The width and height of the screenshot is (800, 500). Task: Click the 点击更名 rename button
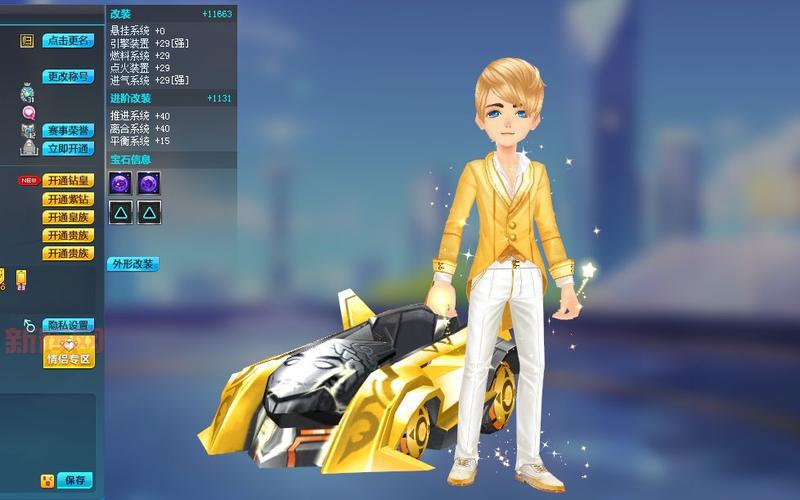tap(68, 41)
